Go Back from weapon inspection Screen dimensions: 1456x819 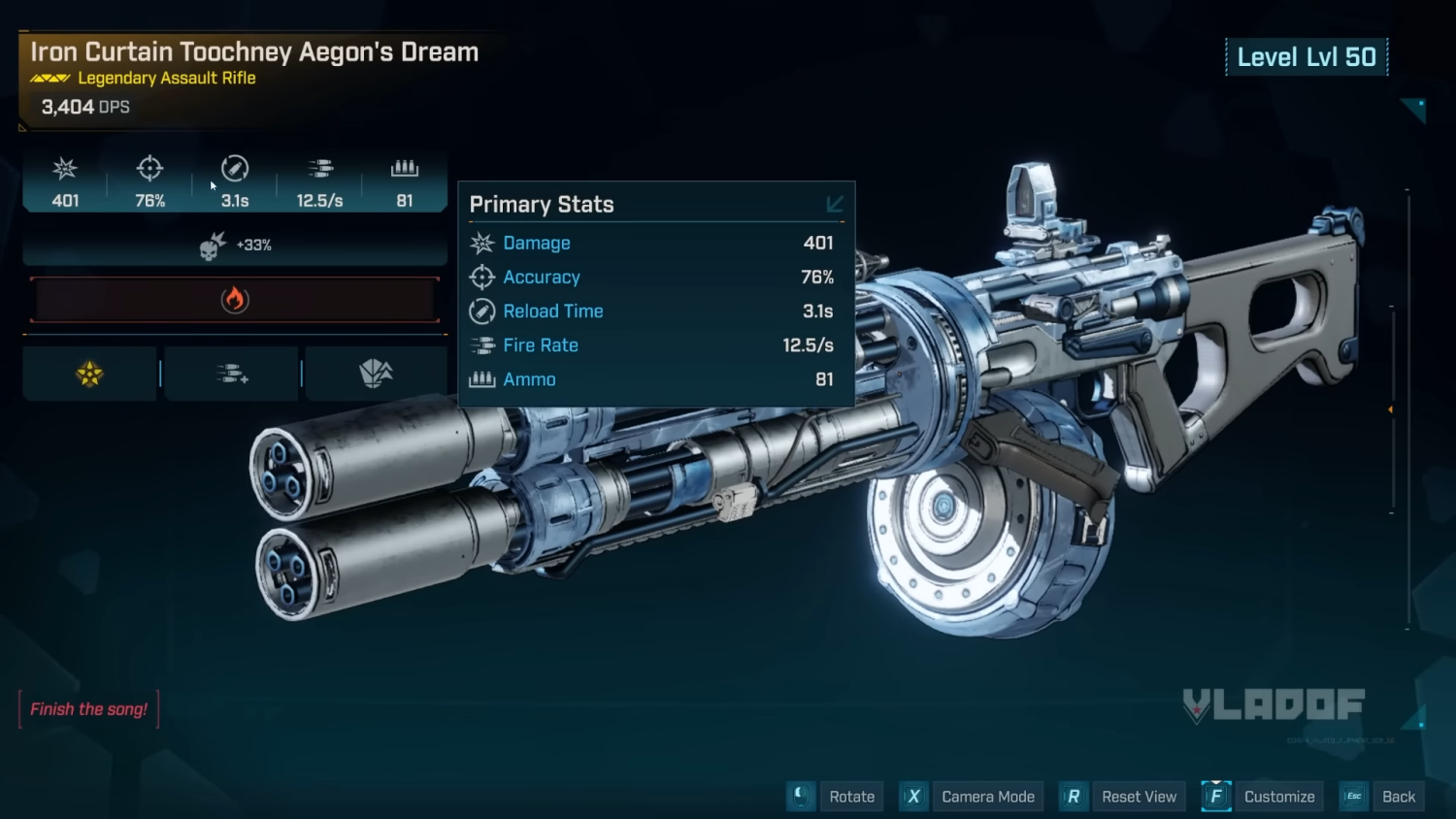click(x=1398, y=797)
